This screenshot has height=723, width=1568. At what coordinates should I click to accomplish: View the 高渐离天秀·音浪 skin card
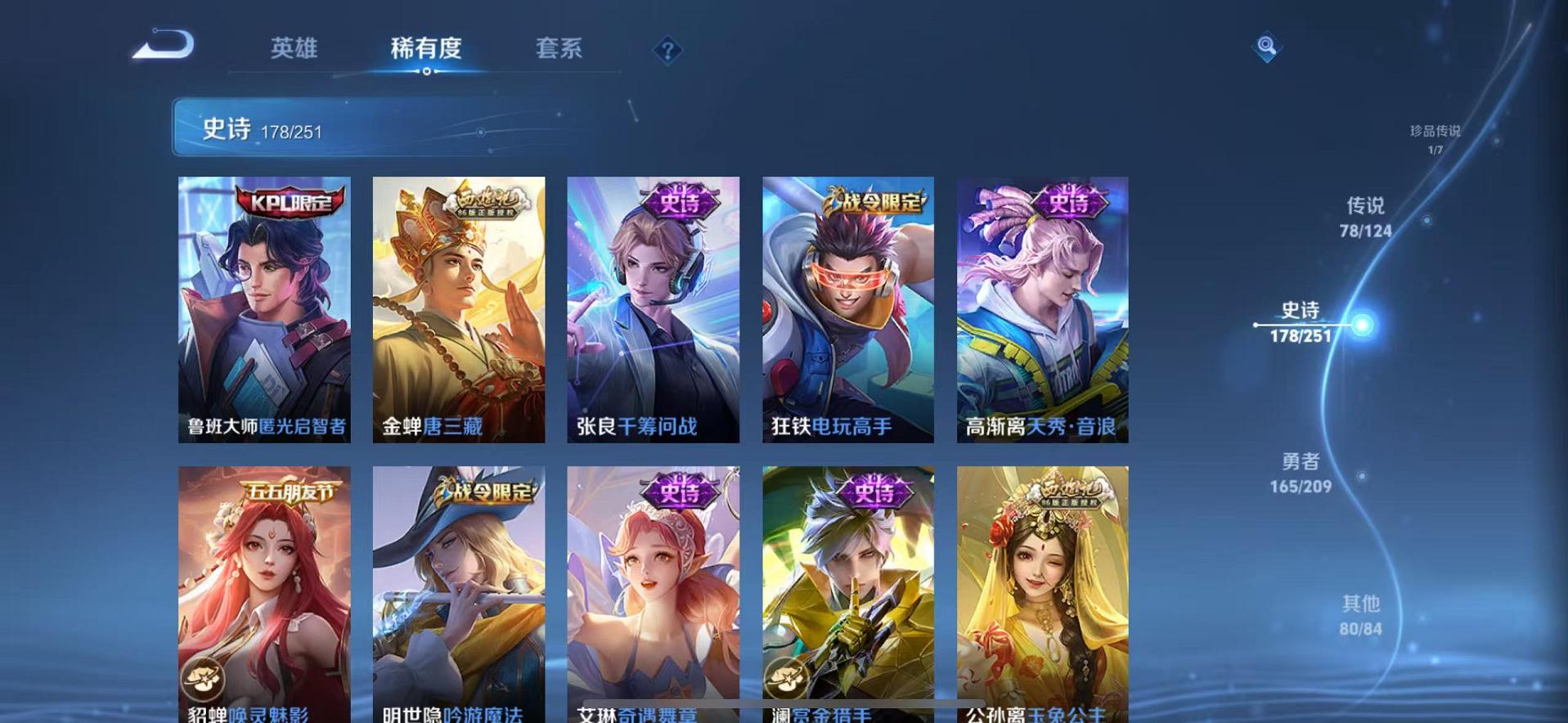[x=1040, y=311]
